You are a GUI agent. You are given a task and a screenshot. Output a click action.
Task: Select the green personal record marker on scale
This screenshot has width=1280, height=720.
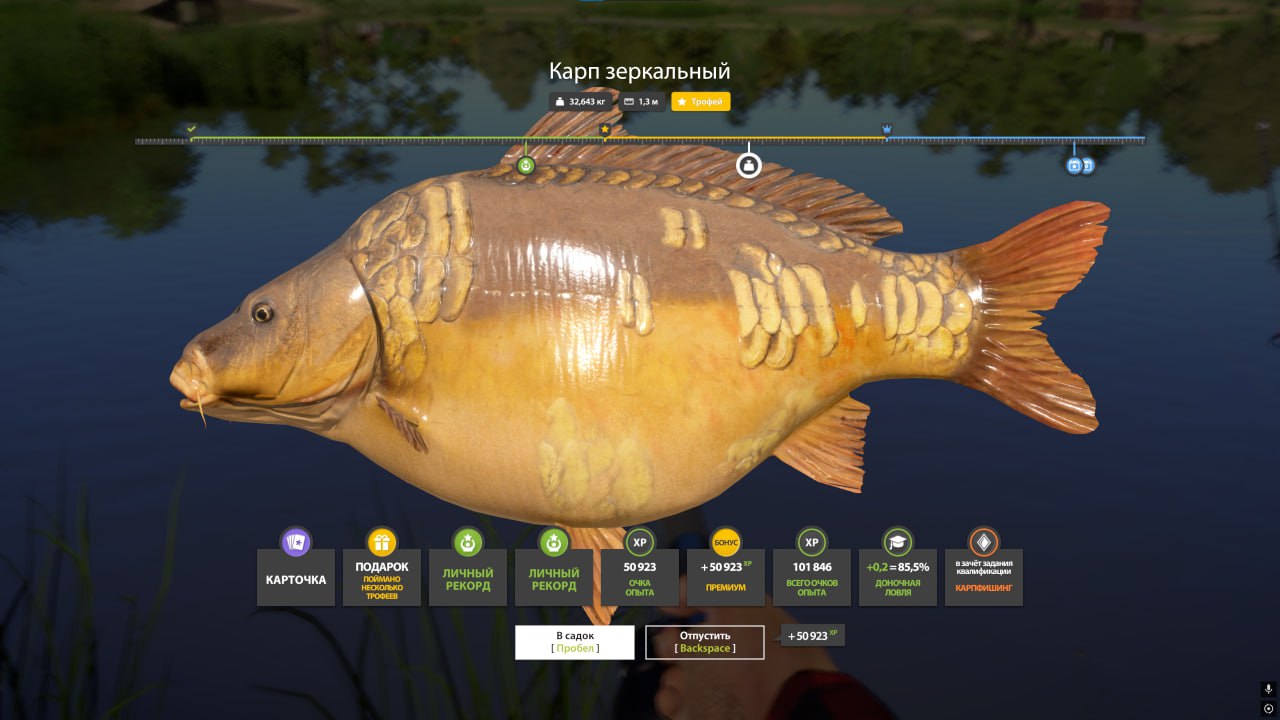point(526,165)
